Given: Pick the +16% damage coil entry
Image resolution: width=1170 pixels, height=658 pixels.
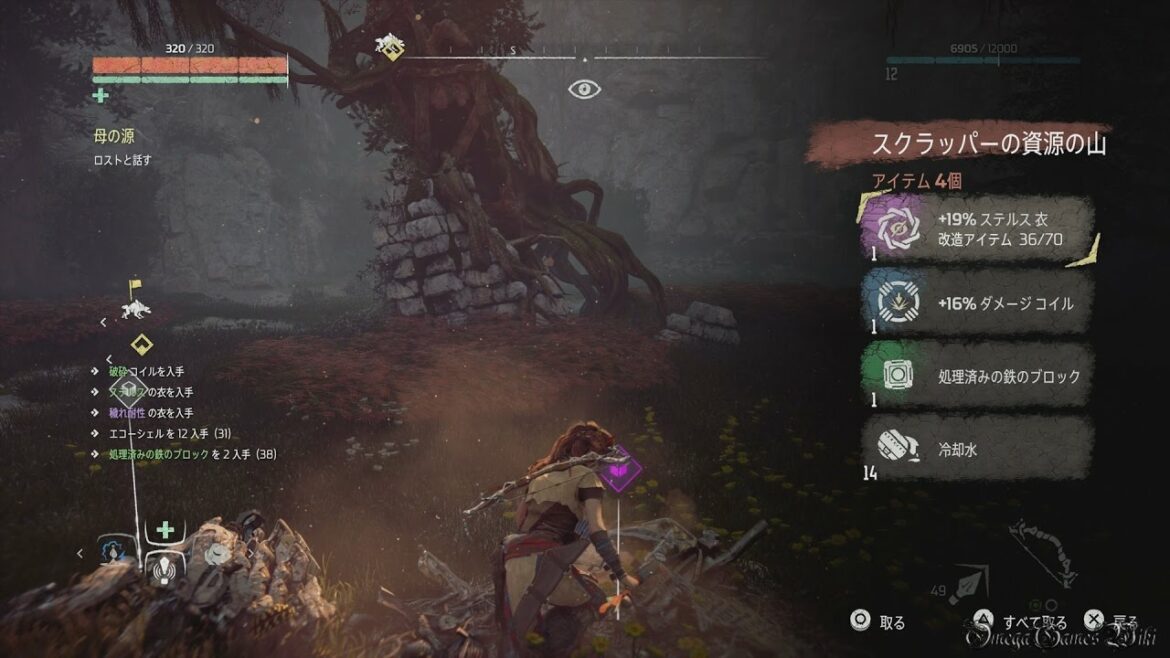Looking at the screenshot, I should [975, 304].
